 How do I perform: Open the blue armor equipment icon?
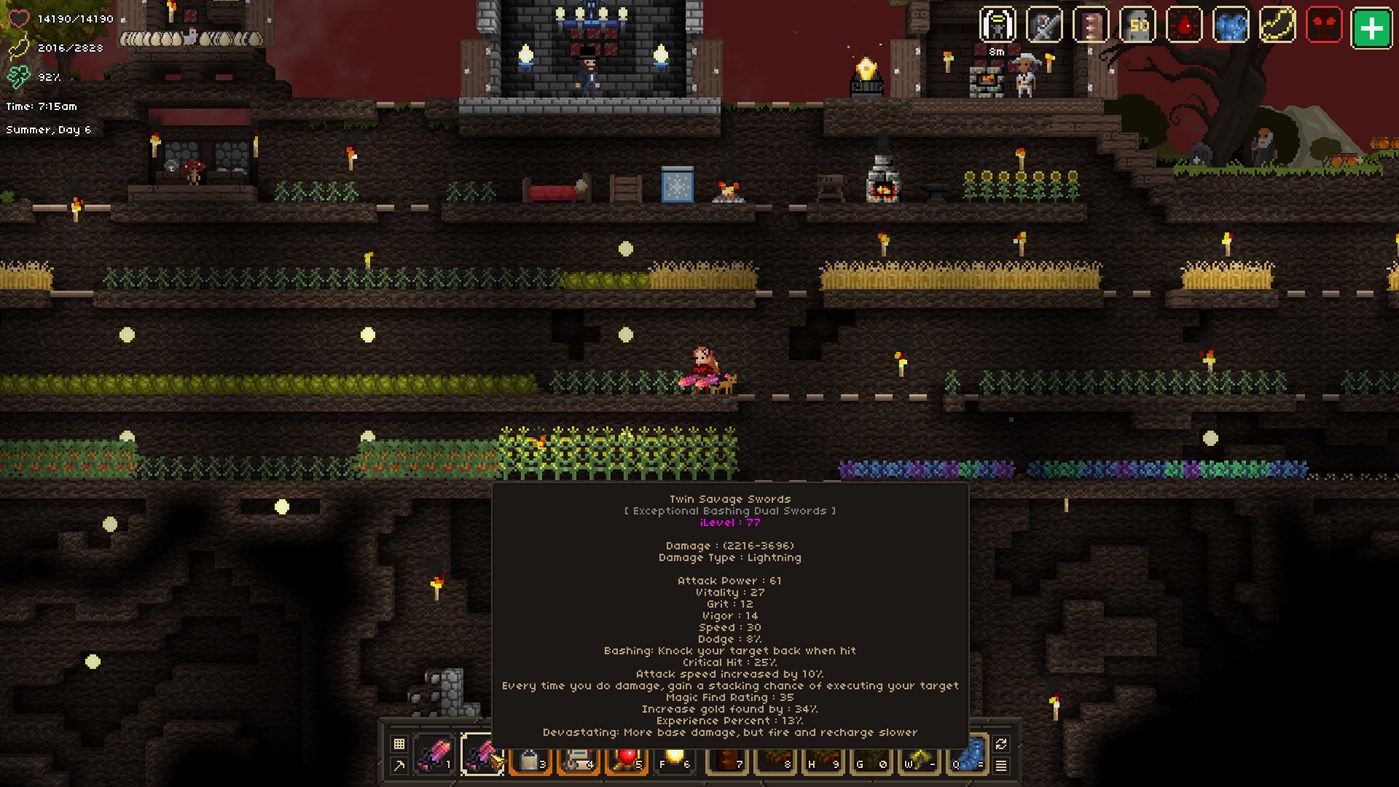tap(1232, 25)
